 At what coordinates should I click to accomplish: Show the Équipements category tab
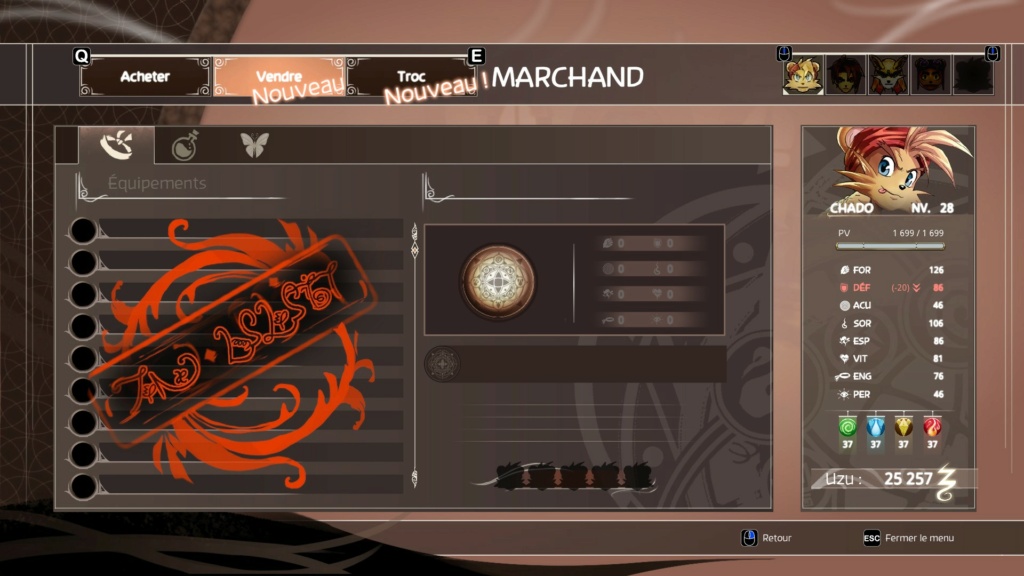[116, 146]
